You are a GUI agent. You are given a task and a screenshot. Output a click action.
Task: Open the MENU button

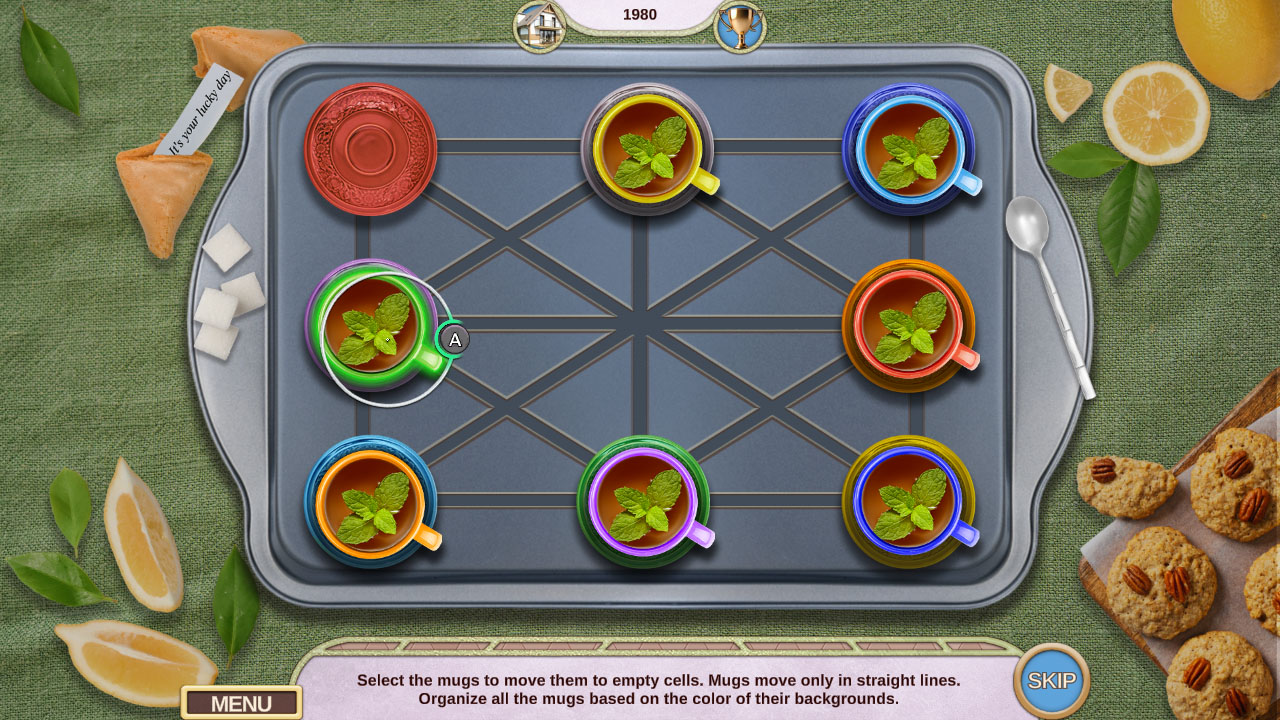coord(243,703)
